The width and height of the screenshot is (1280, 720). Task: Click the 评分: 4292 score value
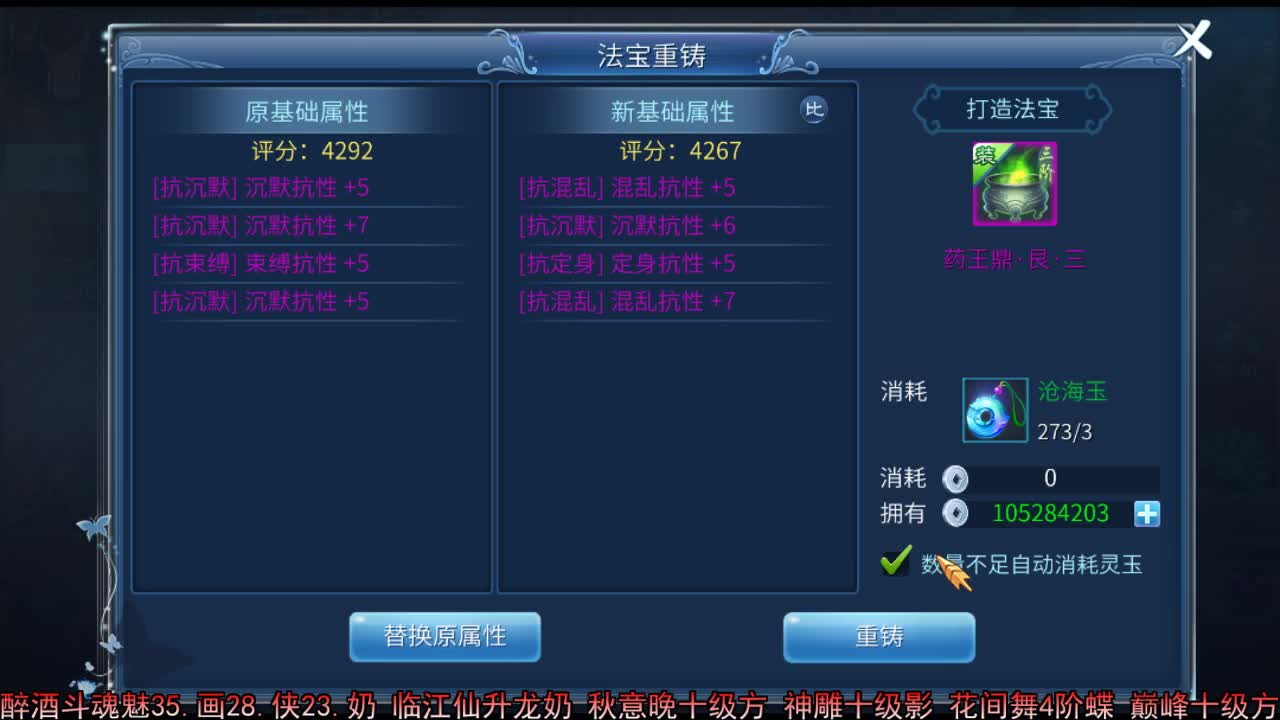click(x=311, y=151)
